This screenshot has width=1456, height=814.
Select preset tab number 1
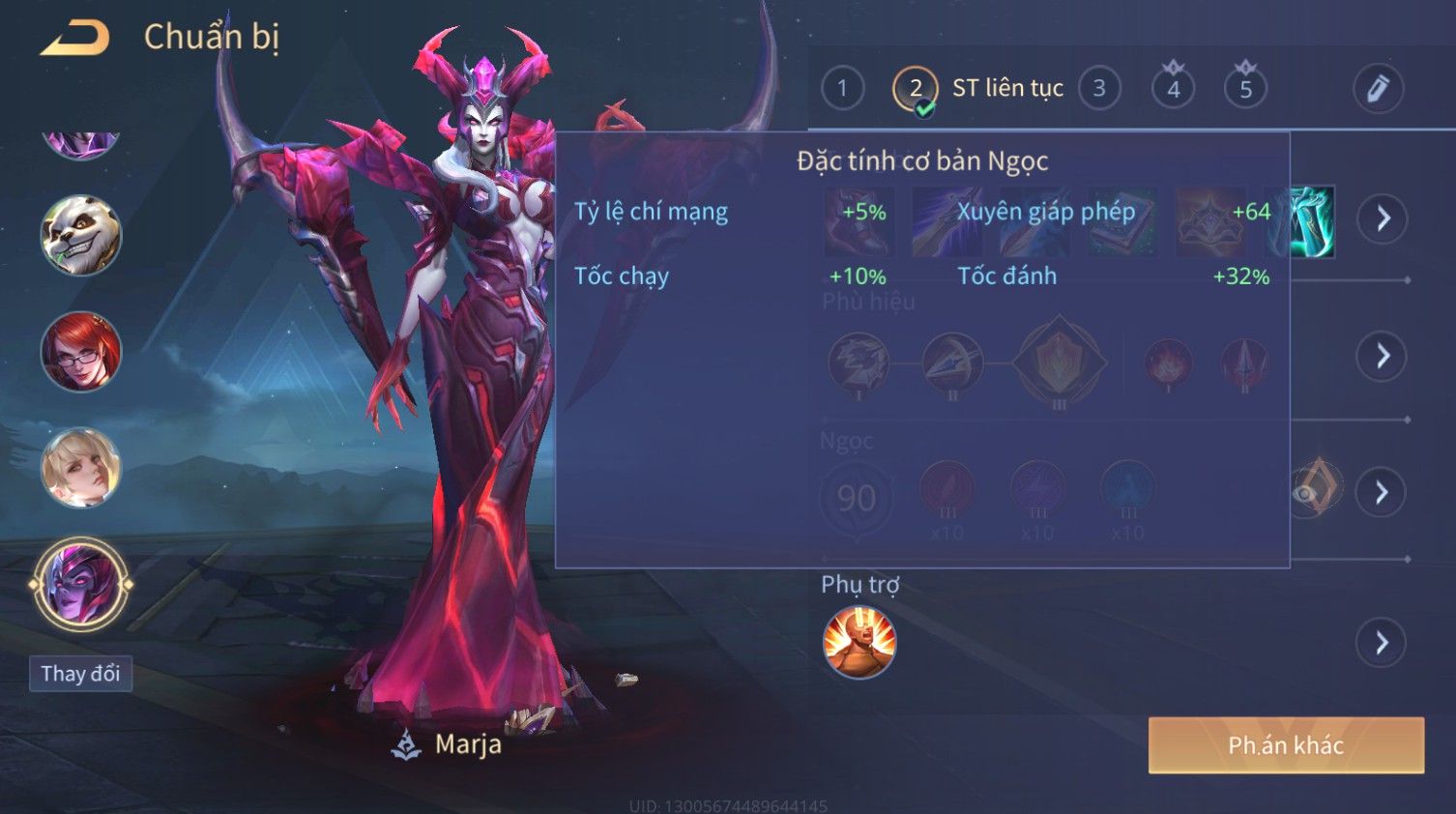pos(842,89)
